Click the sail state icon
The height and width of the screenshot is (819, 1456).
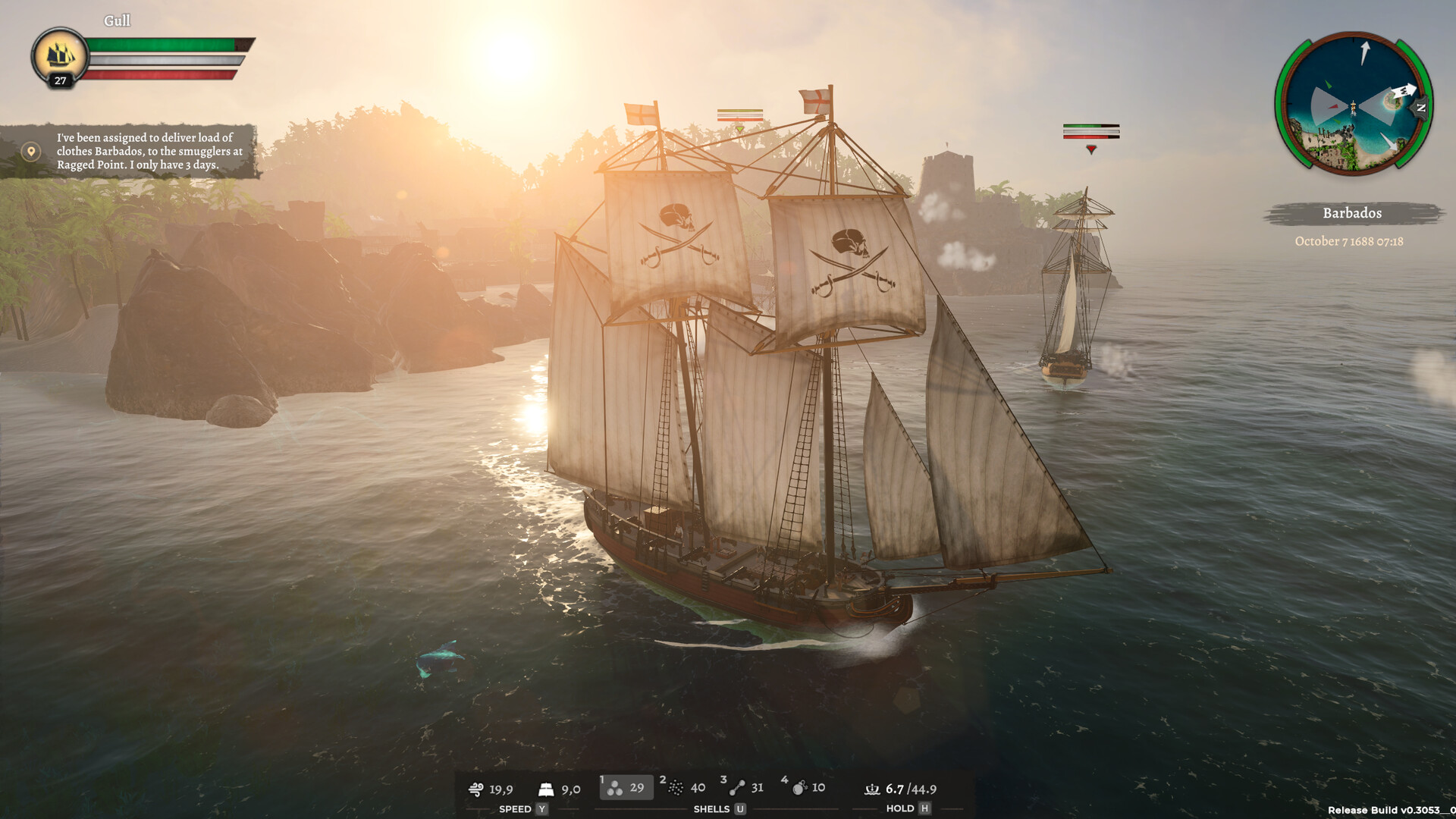click(x=546, y=789)
